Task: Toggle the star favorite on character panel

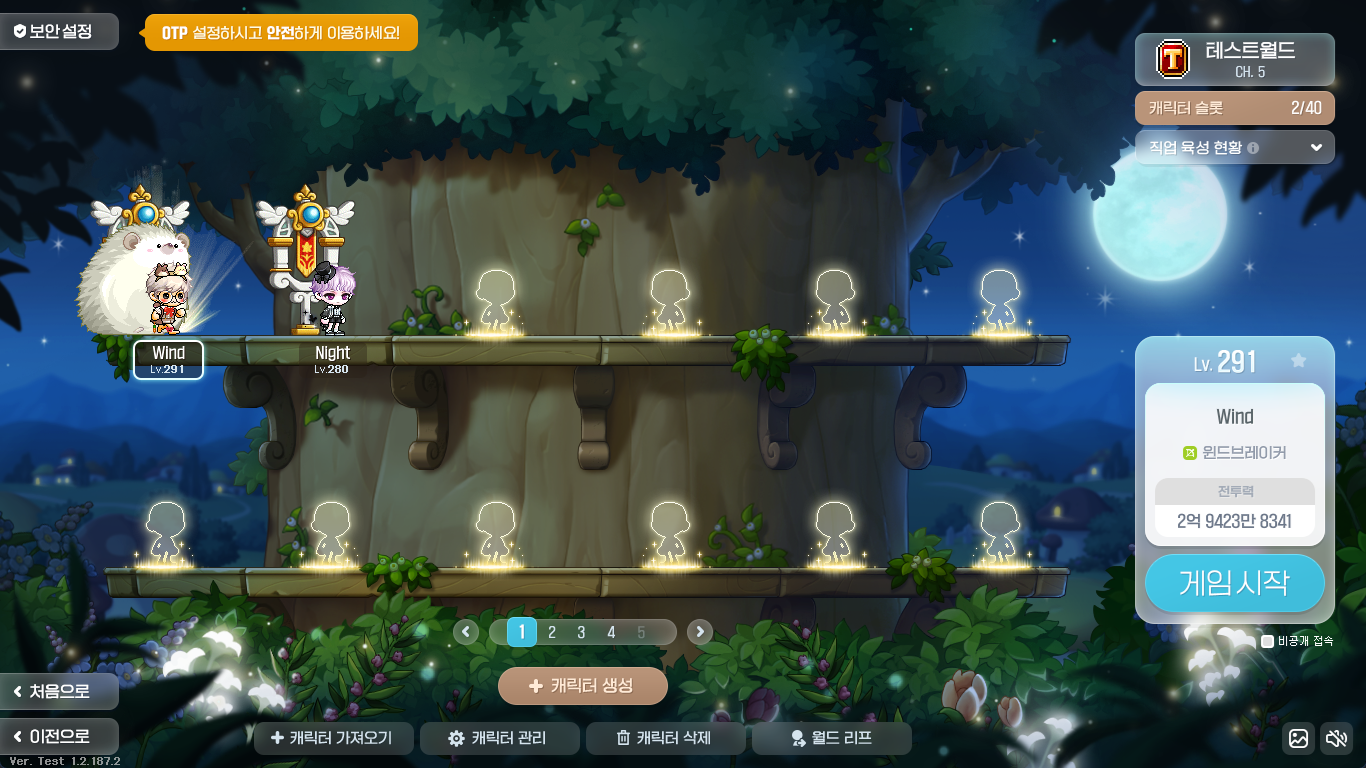Action: 1298,361
